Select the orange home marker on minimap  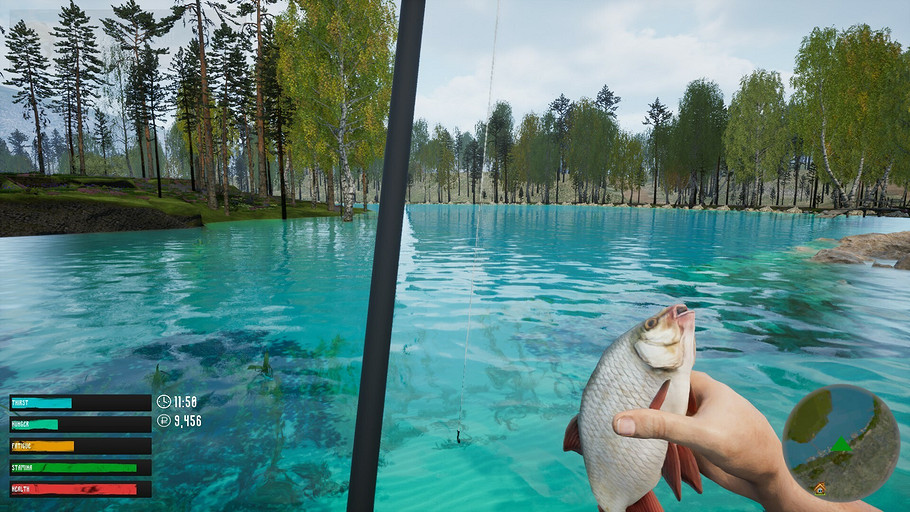point(820,488)
